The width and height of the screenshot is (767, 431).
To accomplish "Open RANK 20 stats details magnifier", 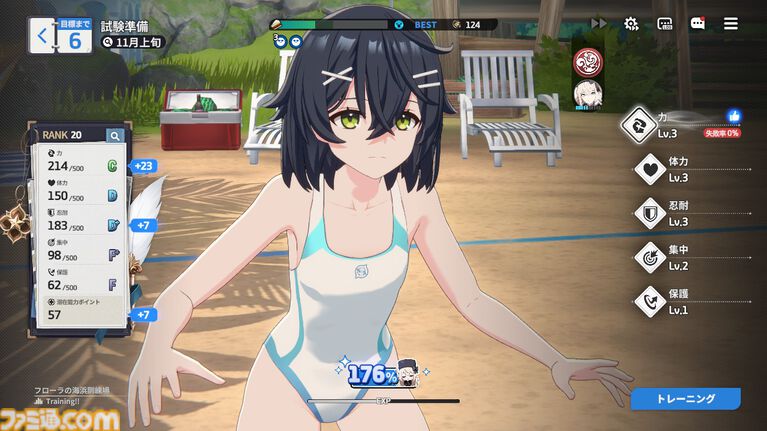I will tap(115, 136).
